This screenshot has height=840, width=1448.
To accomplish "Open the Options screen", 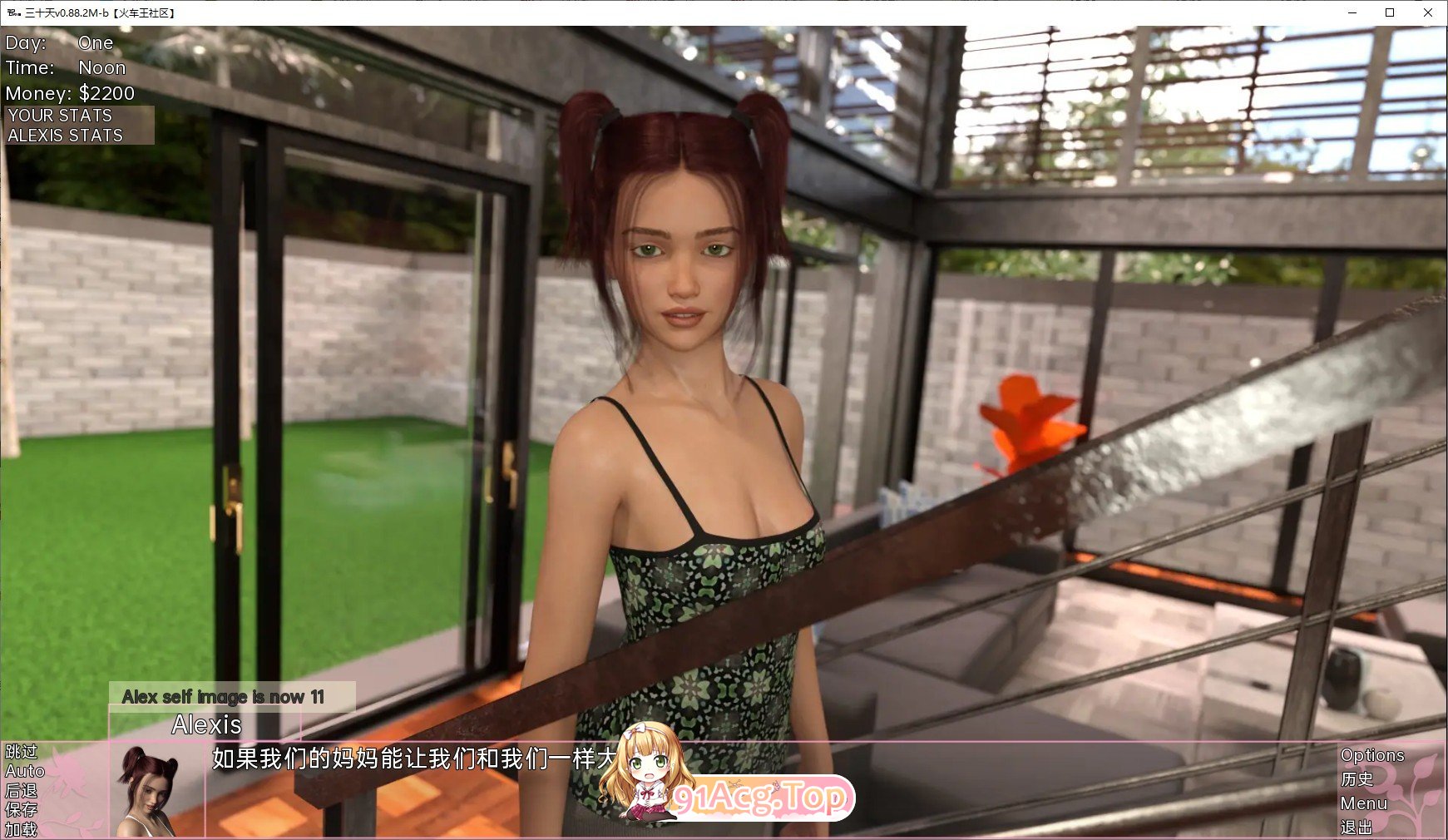I will [x=1371, y=754].
